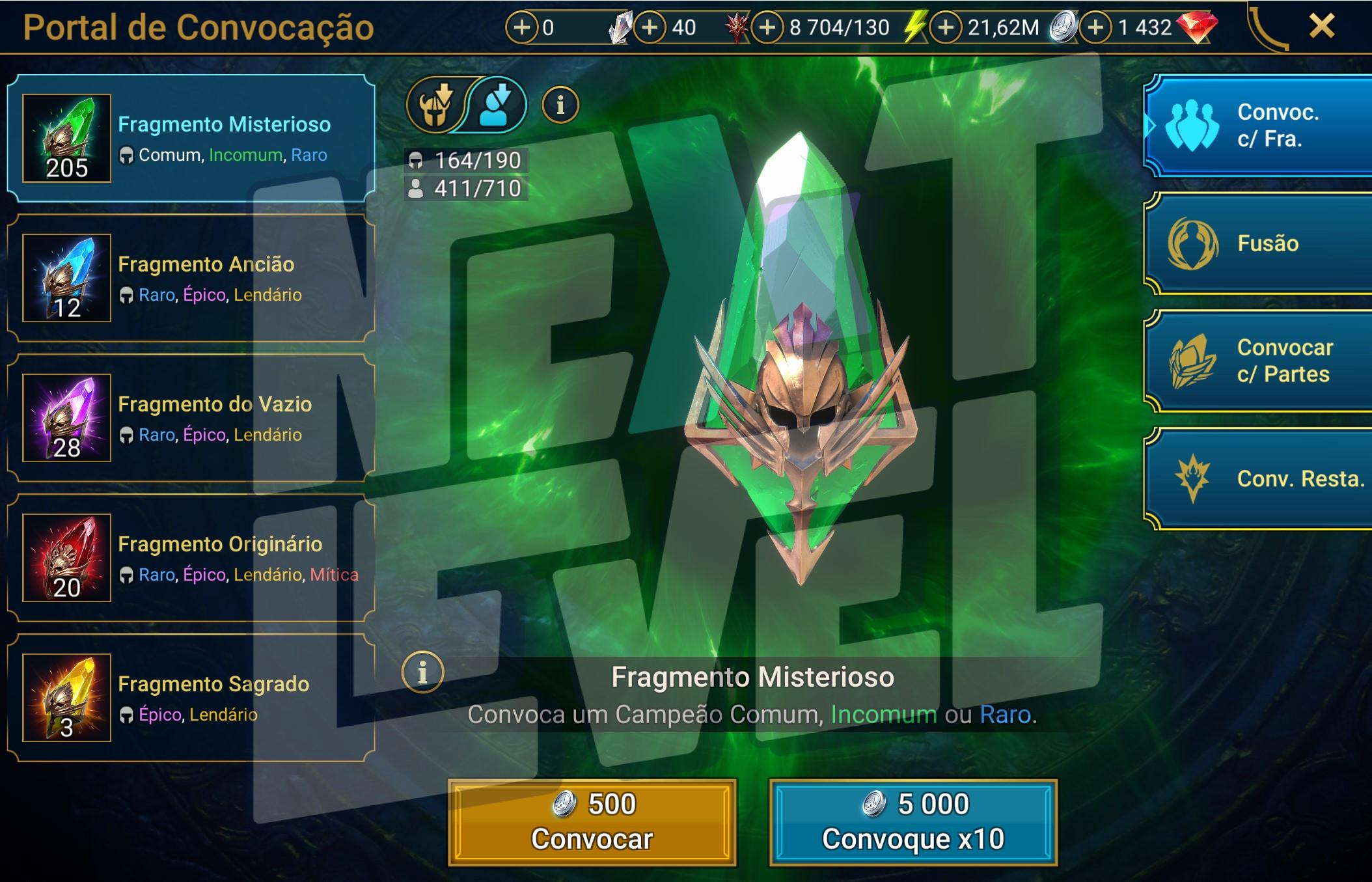This screenshot has width=1372, height=882.
Task: Open the Conv. Resta. tab
Action: click(x=1259, y=478)
